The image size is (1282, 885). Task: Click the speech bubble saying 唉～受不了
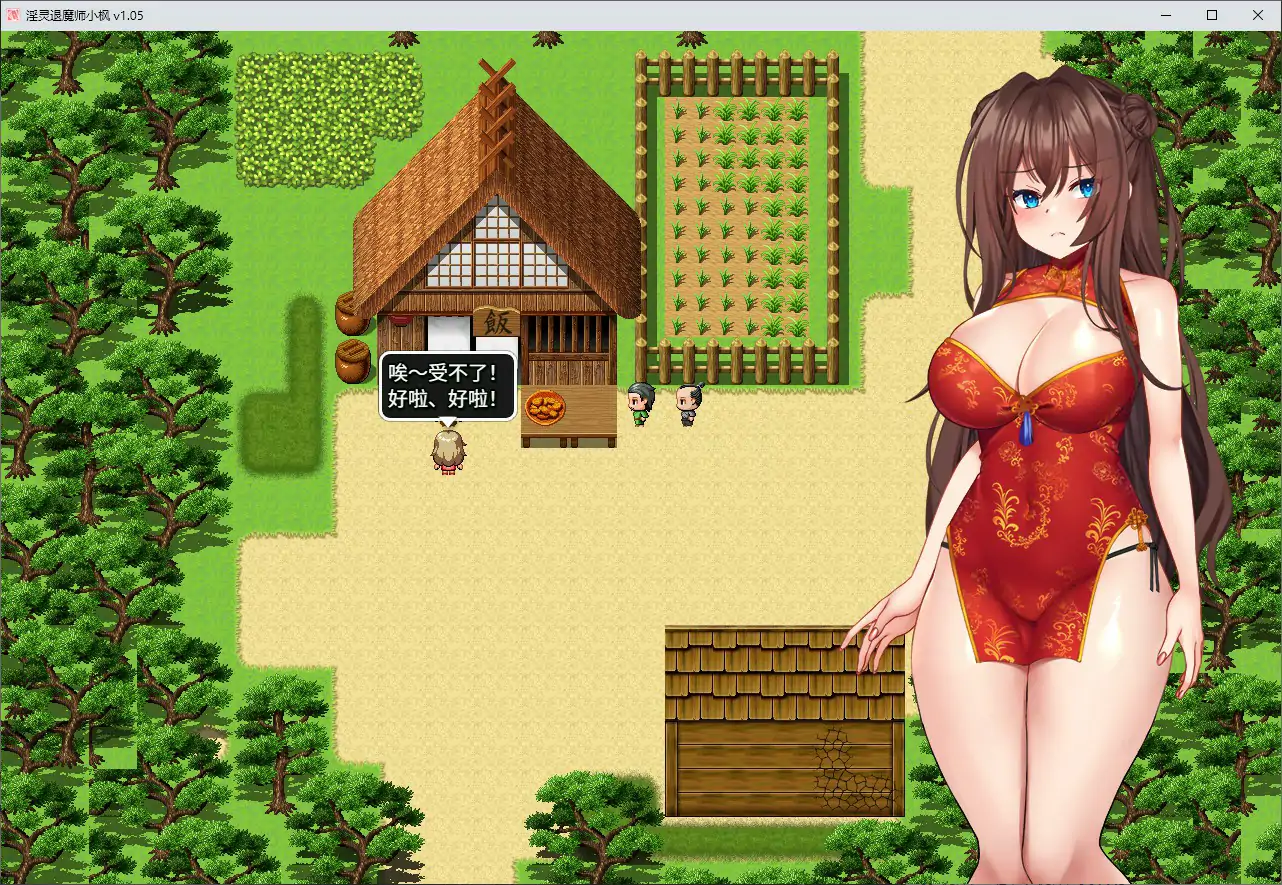[x=447, y=385]
